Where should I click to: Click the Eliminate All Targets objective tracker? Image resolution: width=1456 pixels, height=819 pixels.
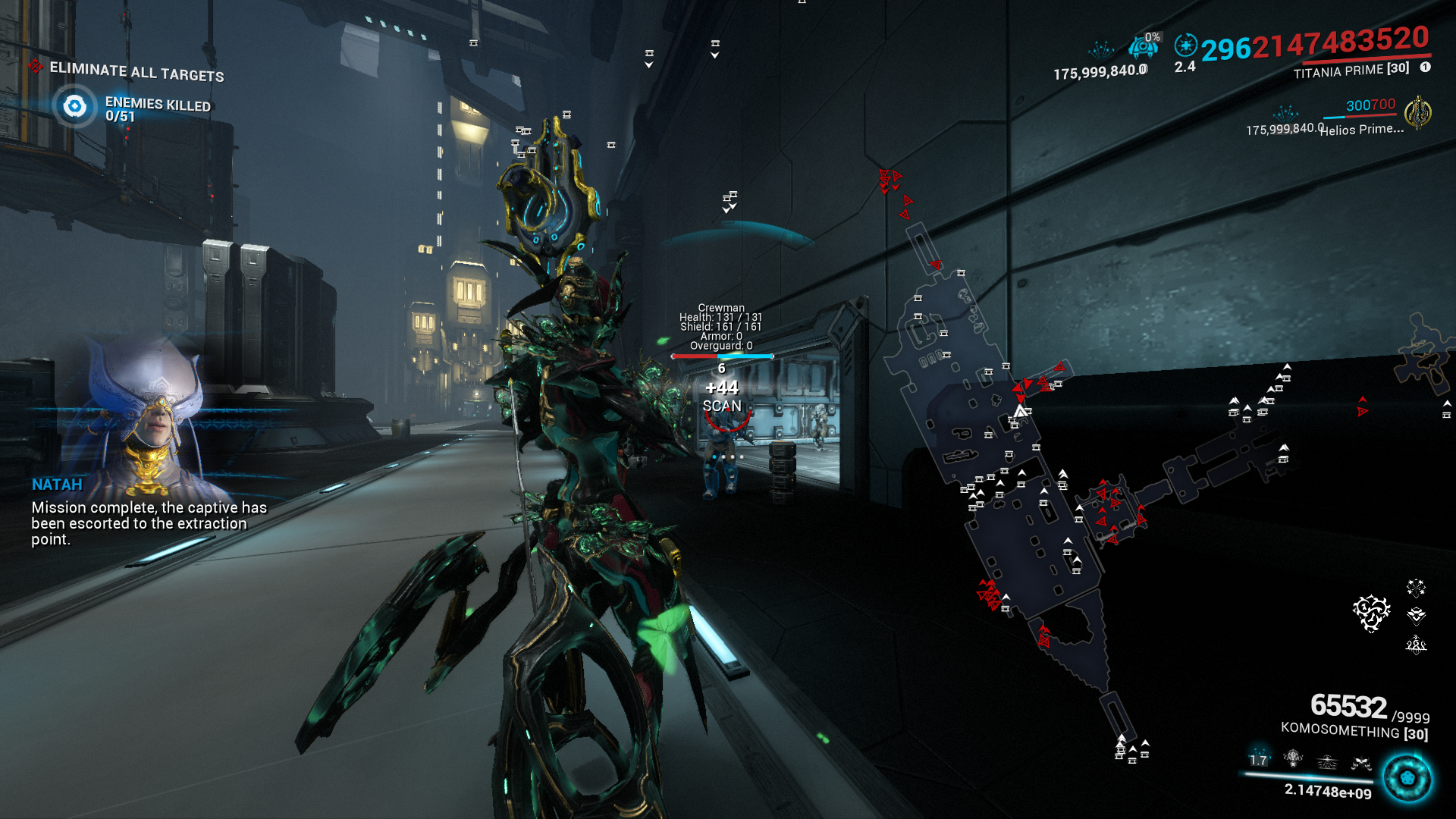pos(136,71)
